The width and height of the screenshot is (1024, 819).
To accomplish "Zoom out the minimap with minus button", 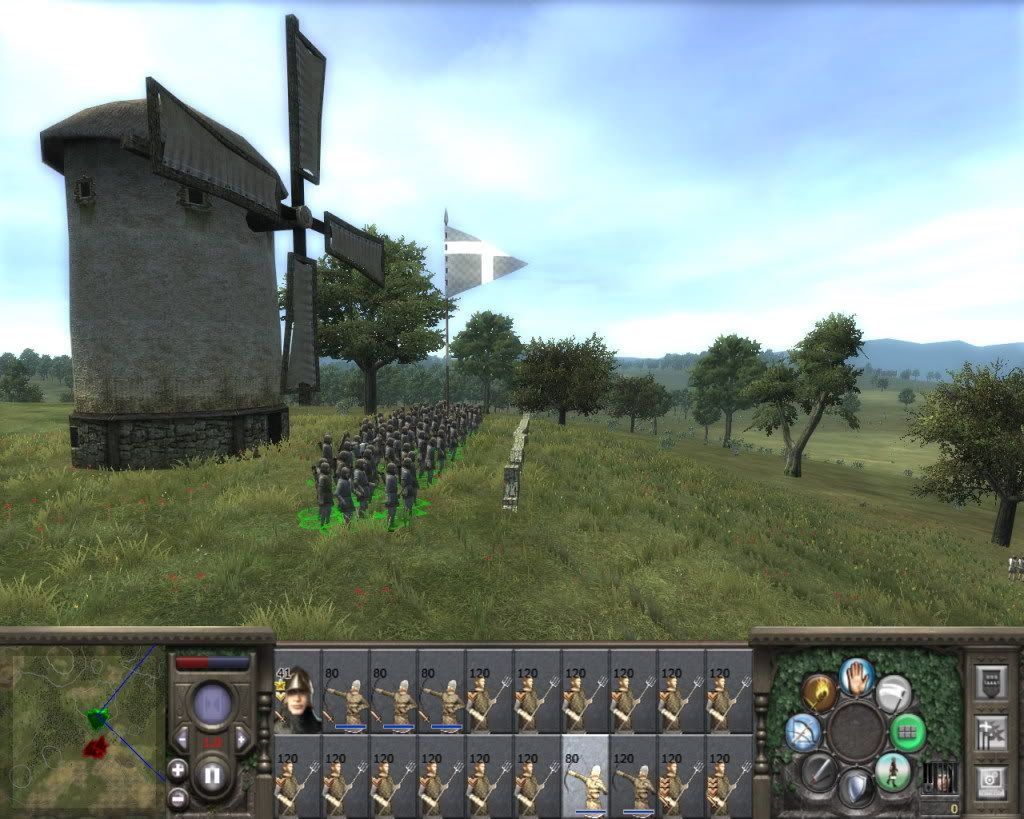I will (x=177, y=797).
